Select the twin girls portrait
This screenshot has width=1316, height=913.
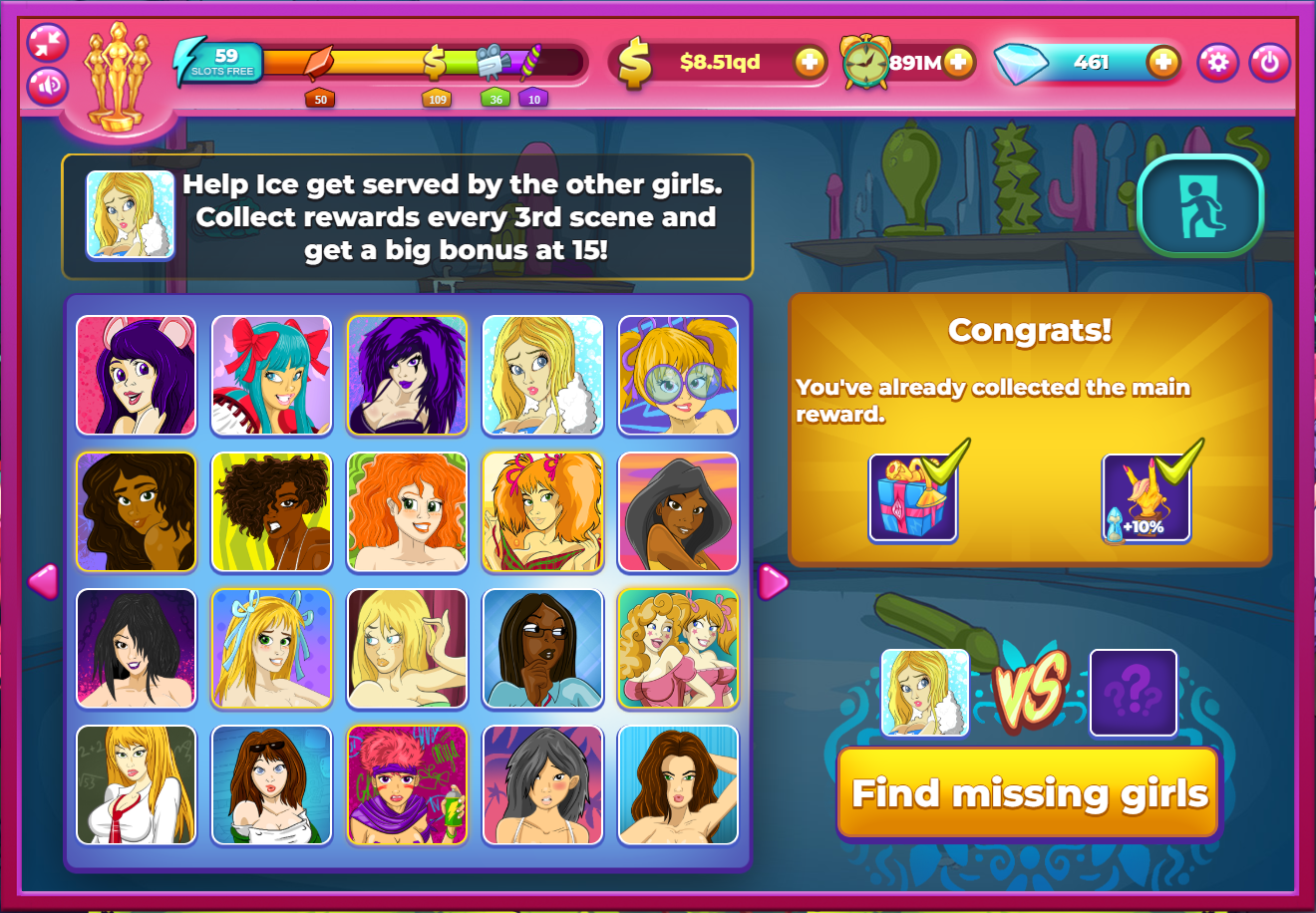(x=678, y=649)
